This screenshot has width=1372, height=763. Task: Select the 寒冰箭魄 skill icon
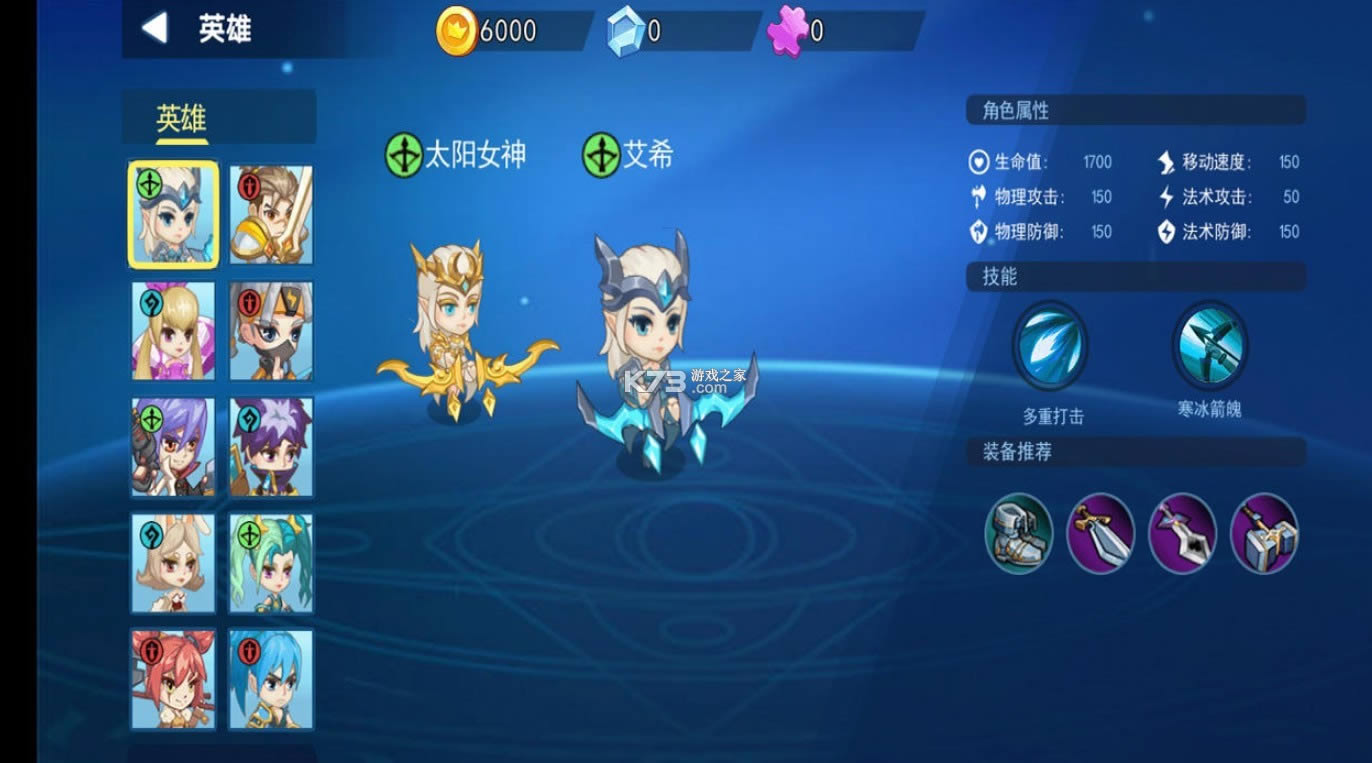pyautogui.click(x=1209, y=346)
